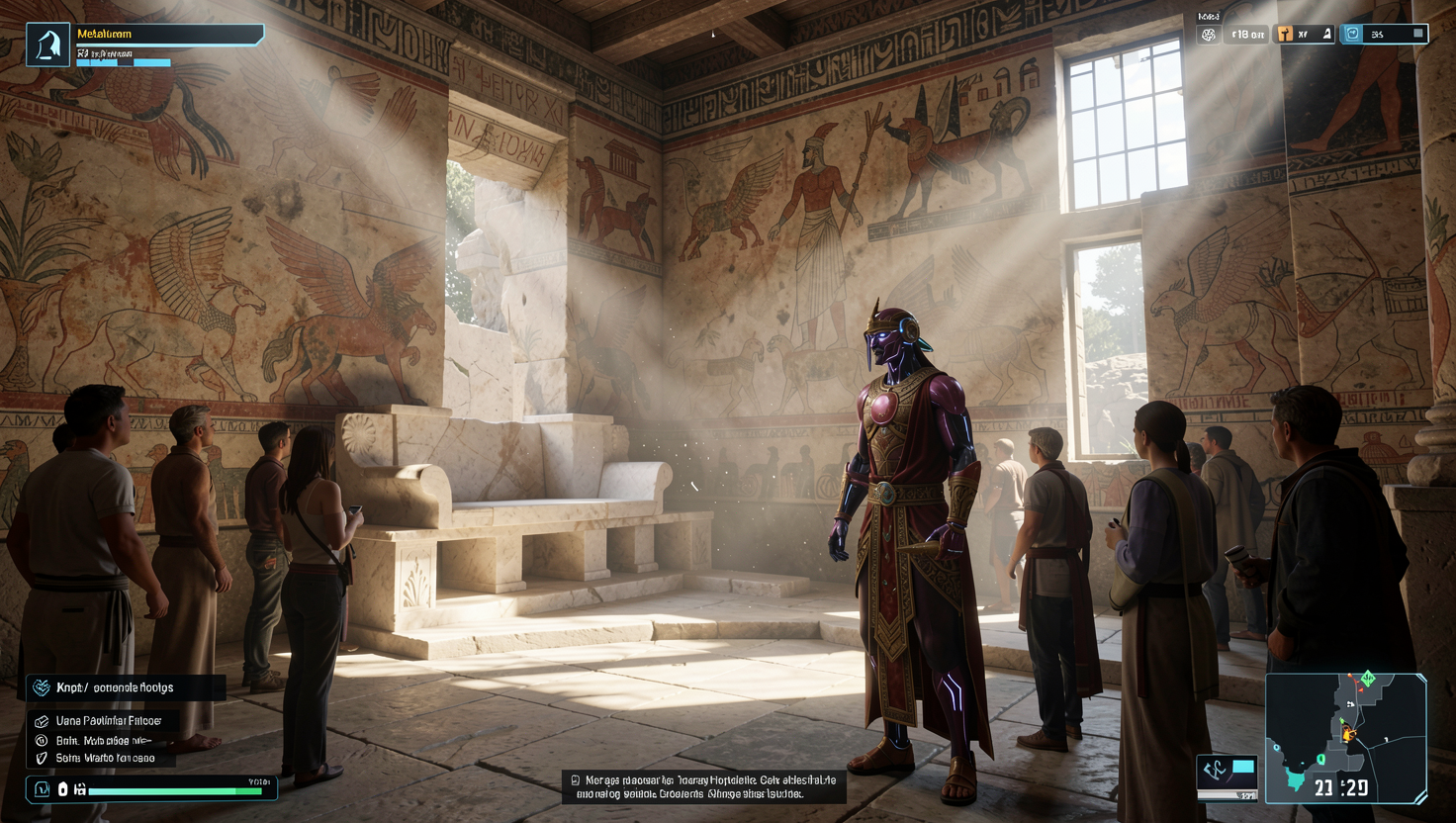The width and height of the screenshot is (1456, 823).
Task: Toggle the backpack icon on the stamina bar panel
Action: (41, 788)
